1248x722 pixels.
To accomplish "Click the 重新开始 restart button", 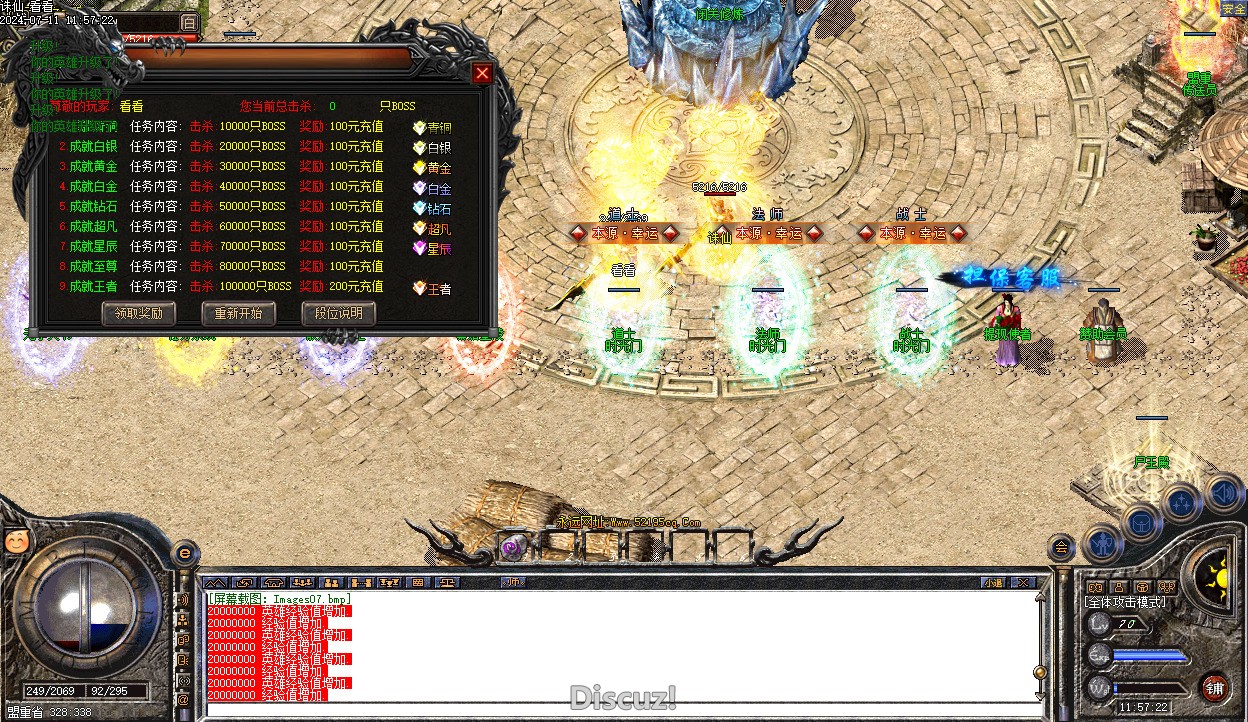I will coord(238,313).
